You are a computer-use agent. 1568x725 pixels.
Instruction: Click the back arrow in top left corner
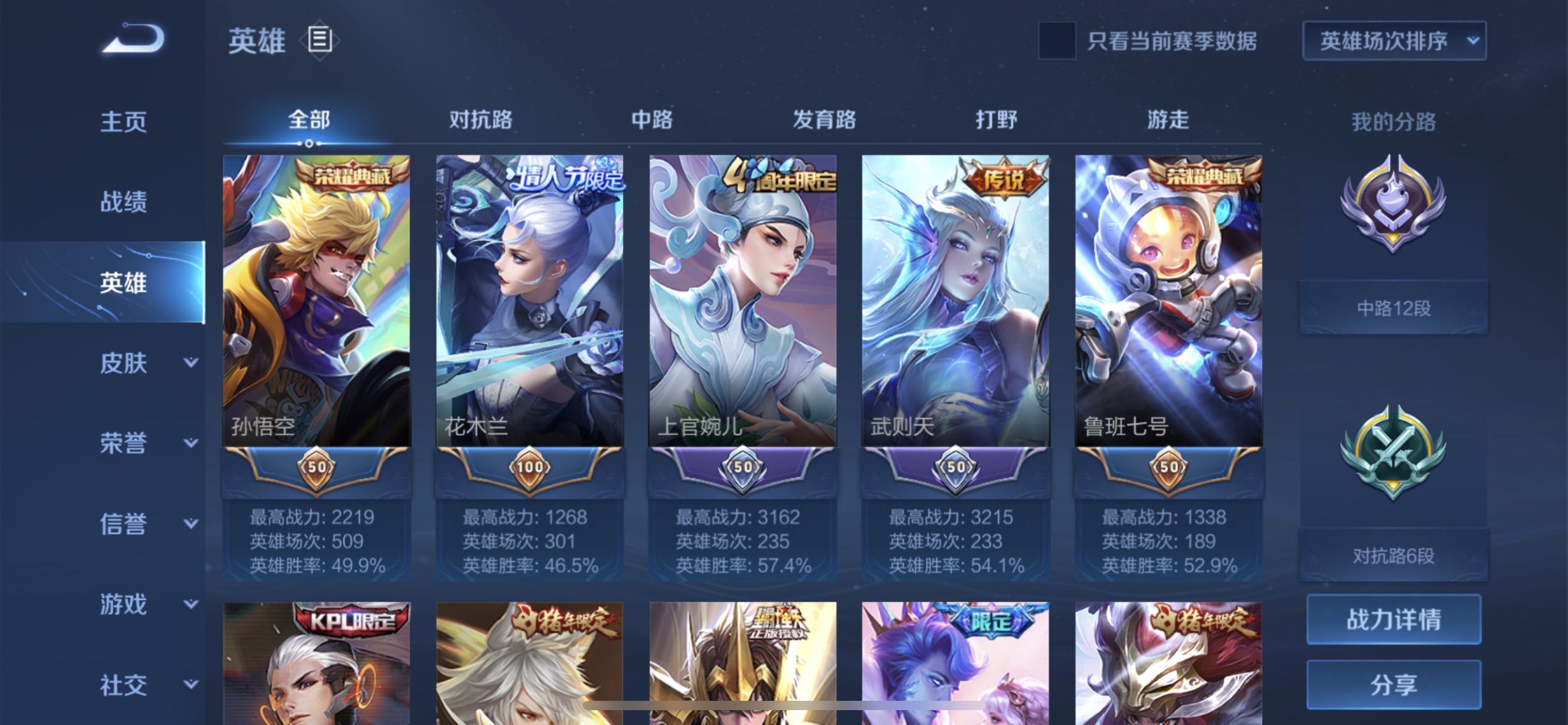[x=131, y=38]
